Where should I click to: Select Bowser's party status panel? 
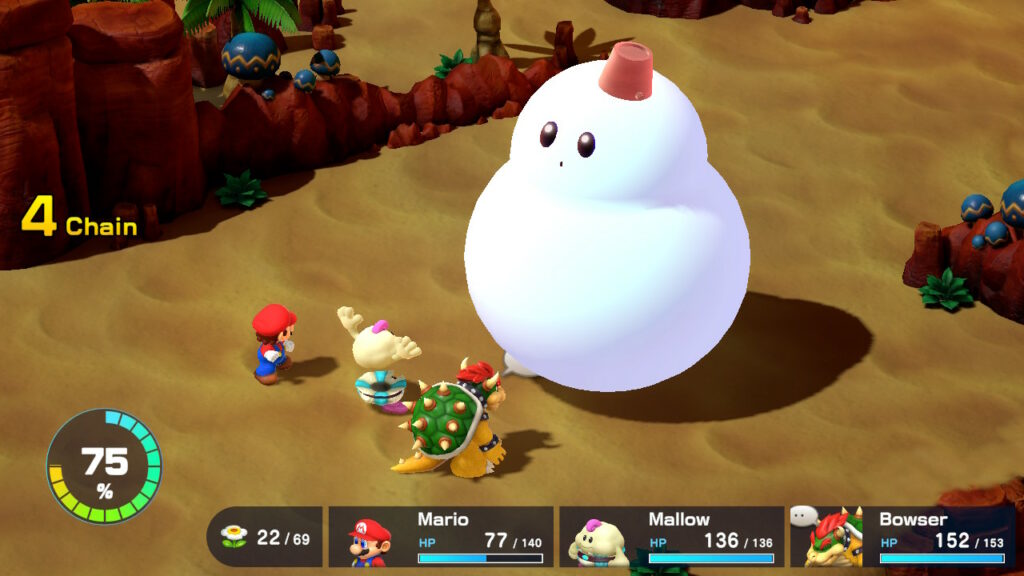(x=903, y=537)
